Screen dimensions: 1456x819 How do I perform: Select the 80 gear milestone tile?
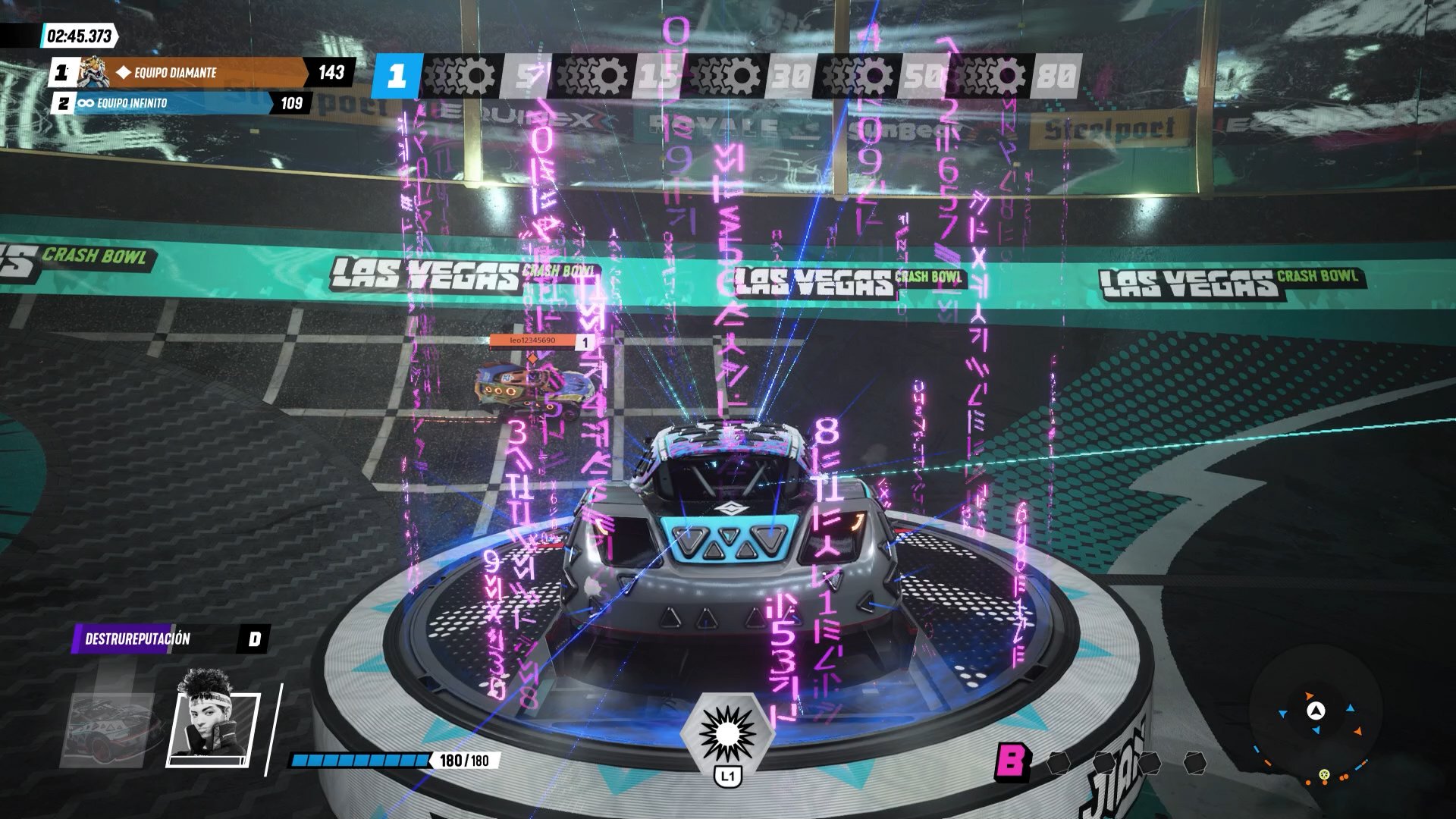click(x=1056, y=76)
